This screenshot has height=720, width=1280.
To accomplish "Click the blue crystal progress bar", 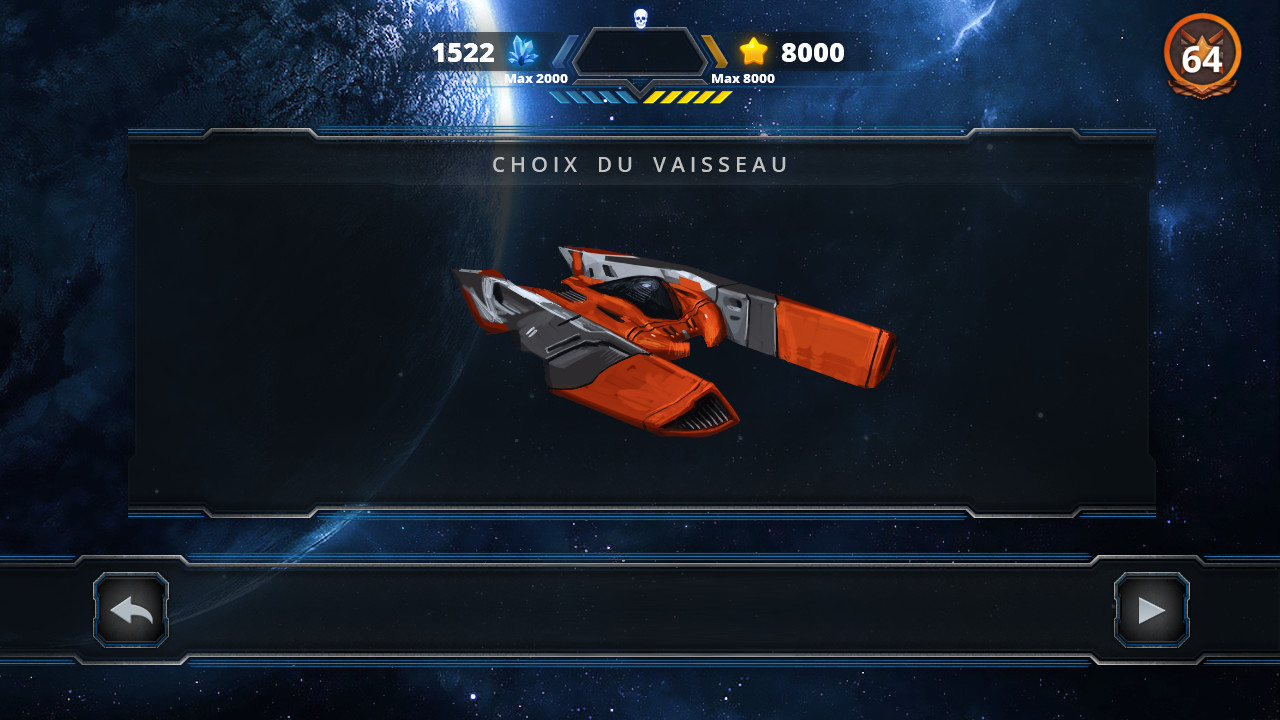I will coord(592,98).
